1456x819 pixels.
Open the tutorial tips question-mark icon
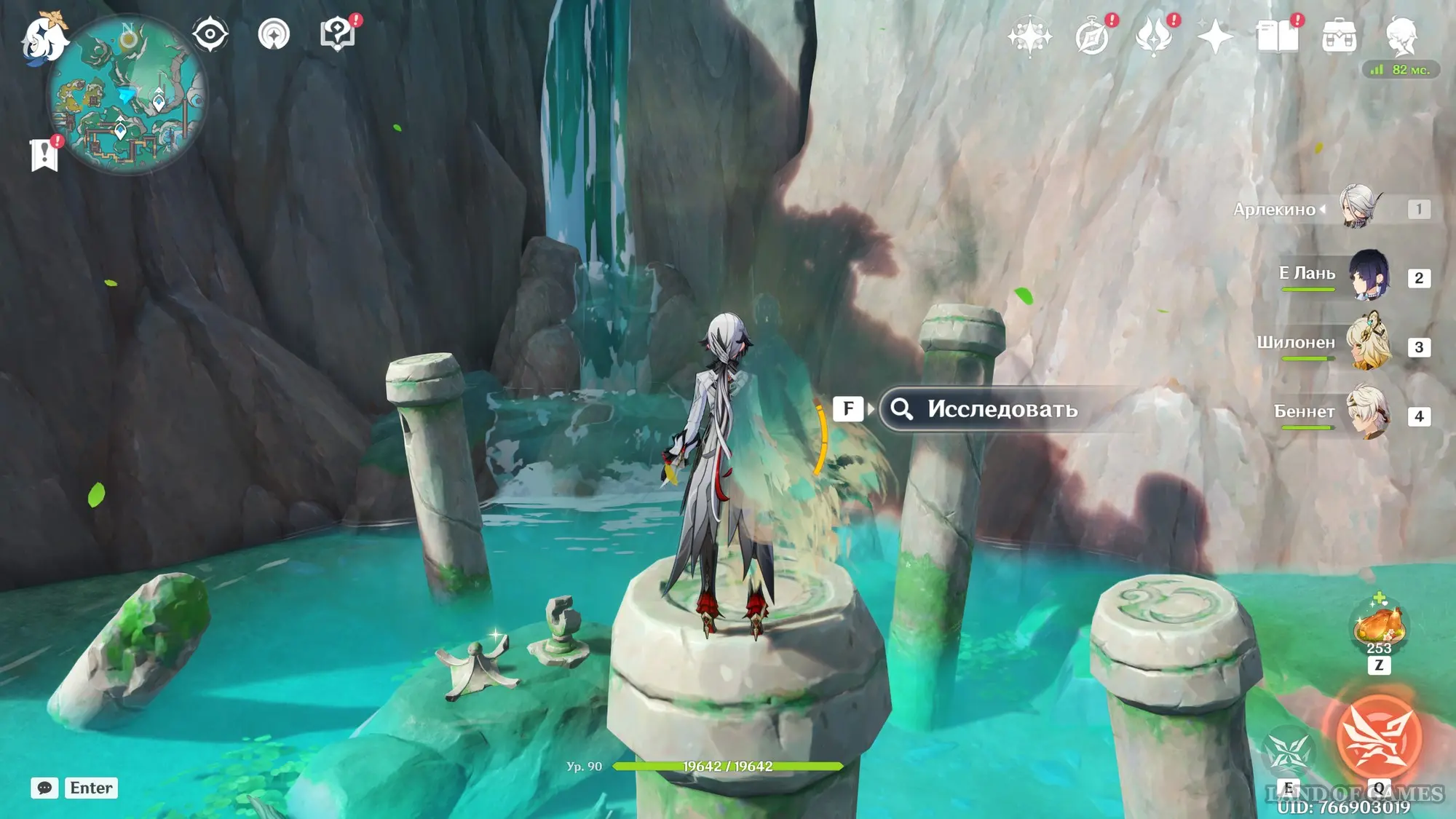[337, 33]
